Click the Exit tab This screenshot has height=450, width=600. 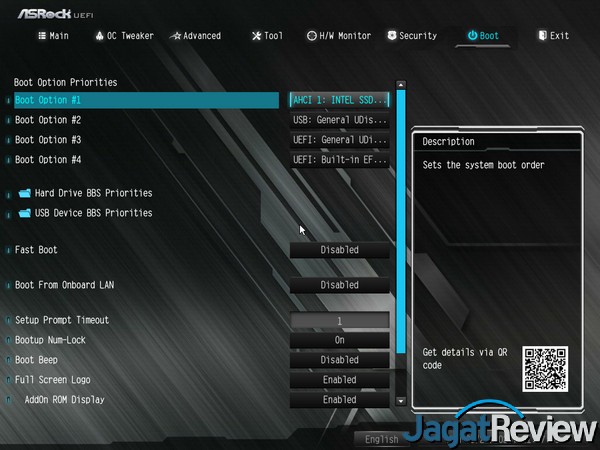(553, 36)
